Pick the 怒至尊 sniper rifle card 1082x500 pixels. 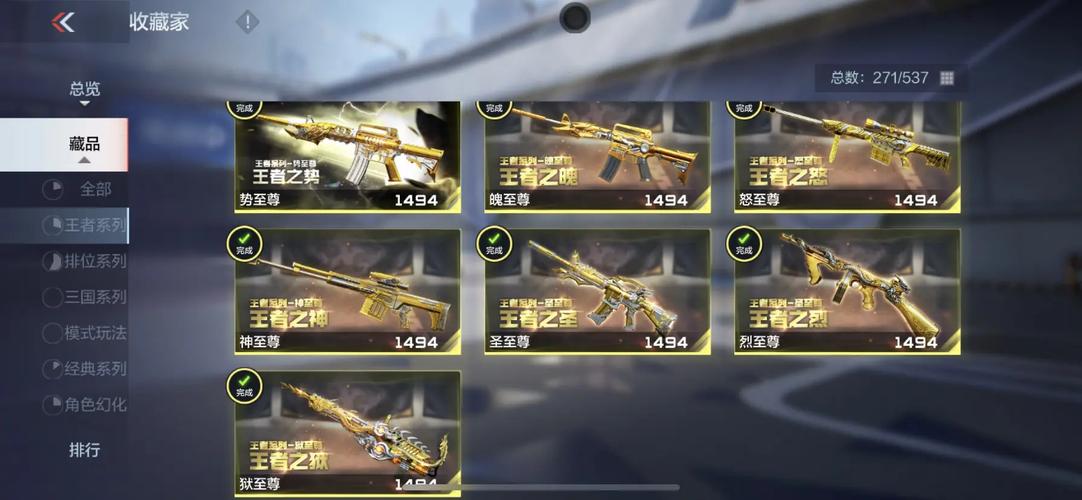pos(847,156)
